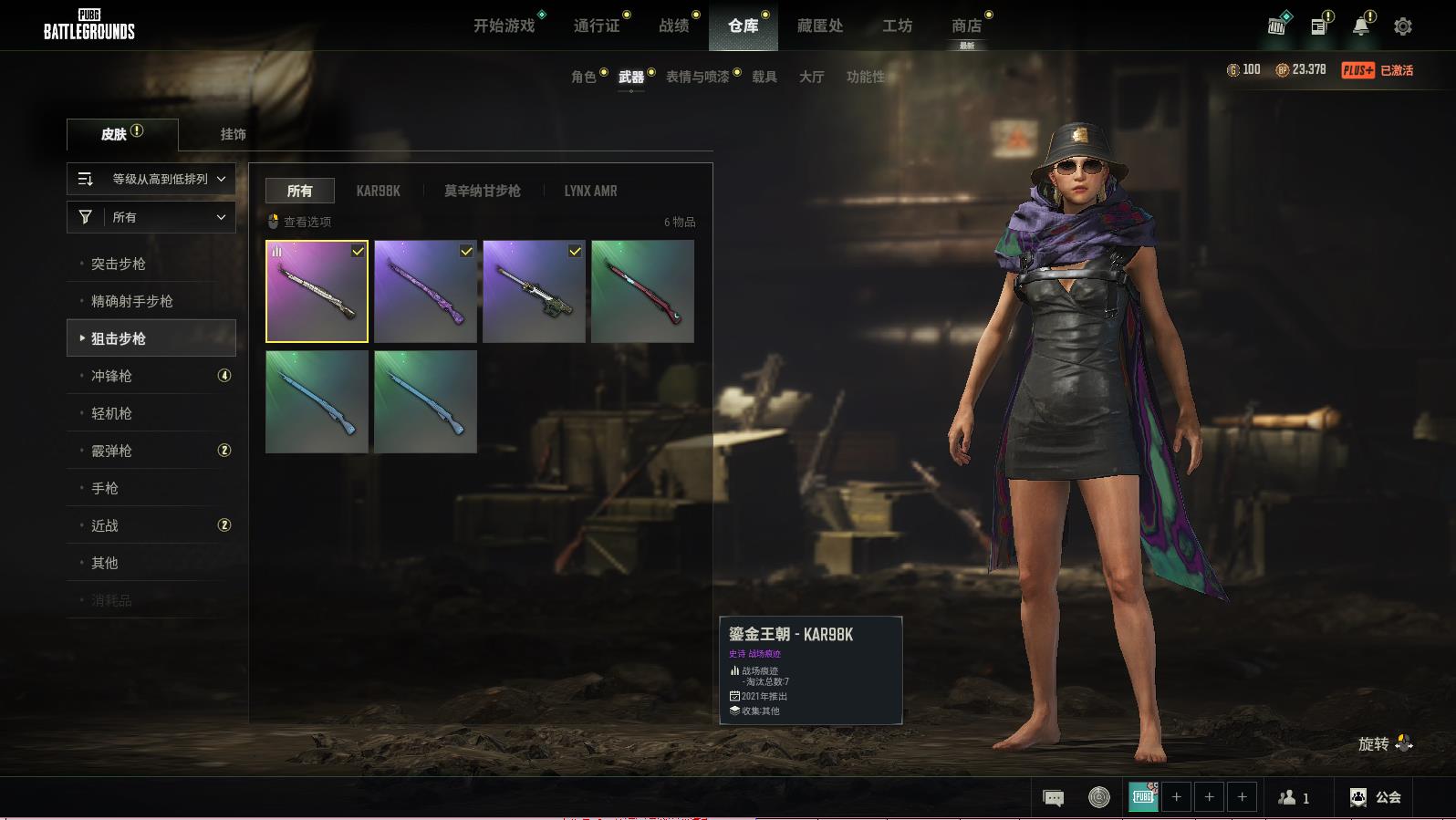Open the 开始游戏 main menu tab

point(504,26)
